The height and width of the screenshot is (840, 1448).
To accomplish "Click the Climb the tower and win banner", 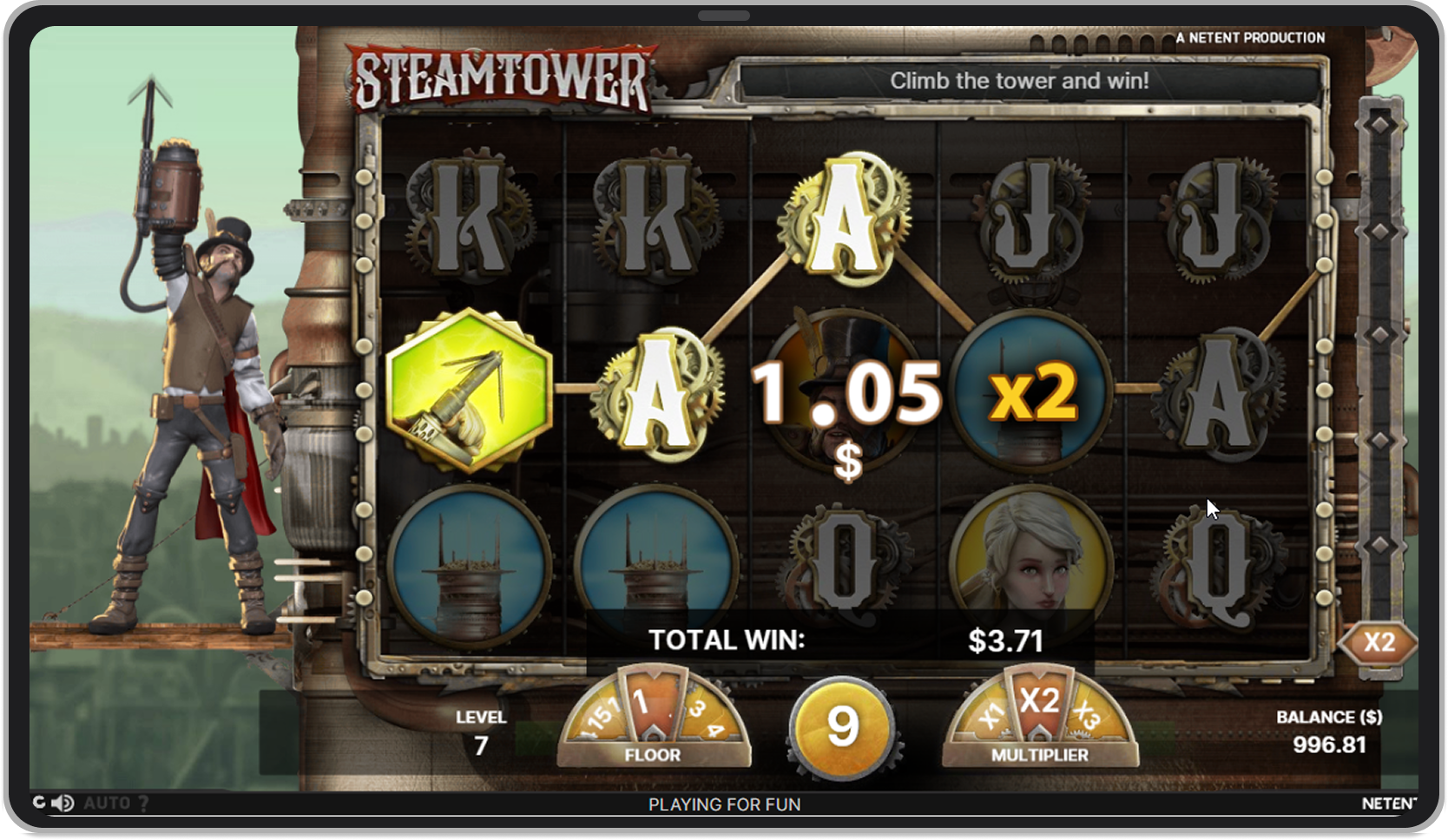I will tap(1020, 82).
